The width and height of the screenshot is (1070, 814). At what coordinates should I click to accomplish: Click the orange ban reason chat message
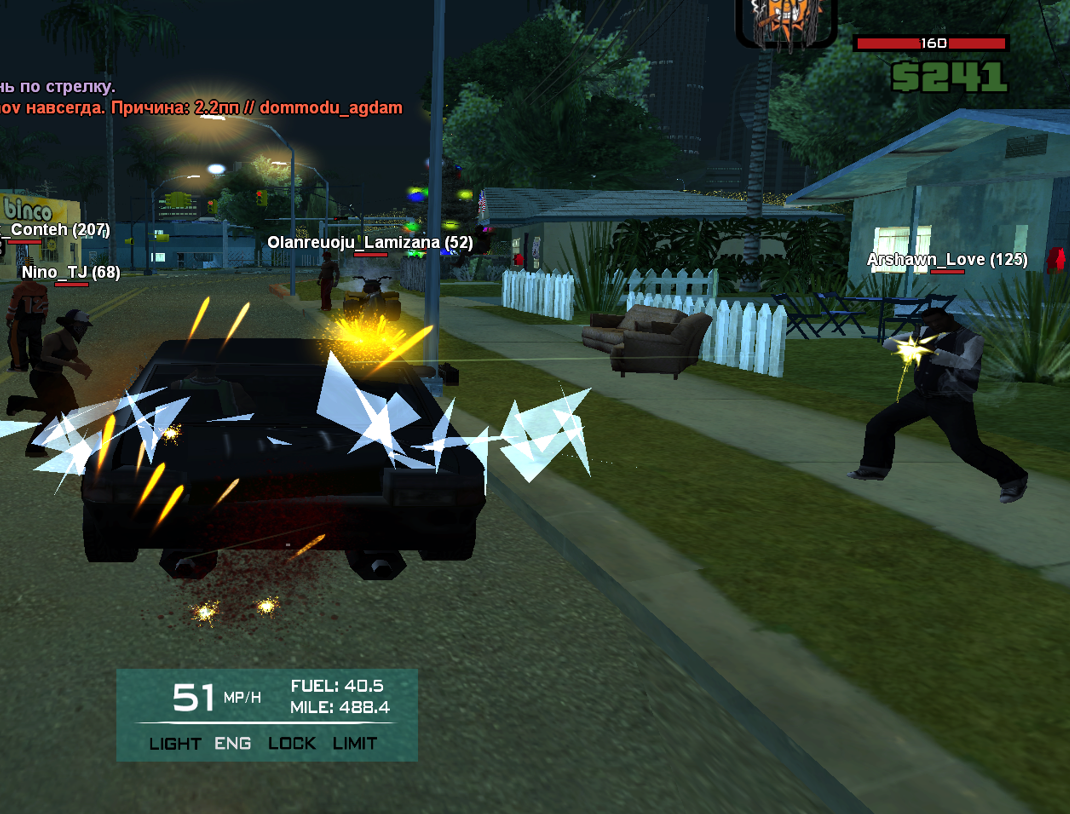[201, 107]
